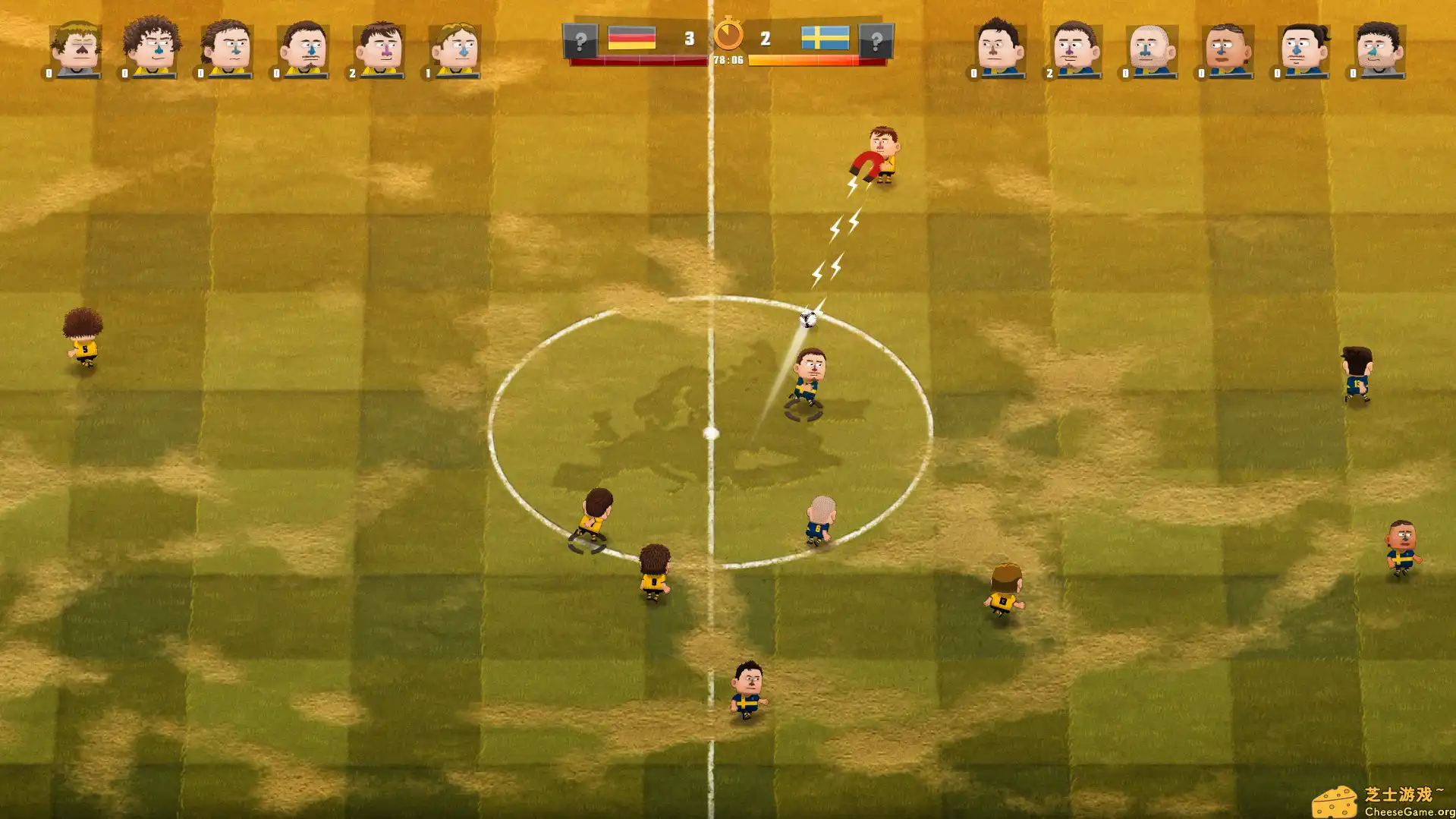The height and width of the screenshot is (819, 1456).
Task: Click the blonde German player portrait with score 1
Action: coord(456,46)
